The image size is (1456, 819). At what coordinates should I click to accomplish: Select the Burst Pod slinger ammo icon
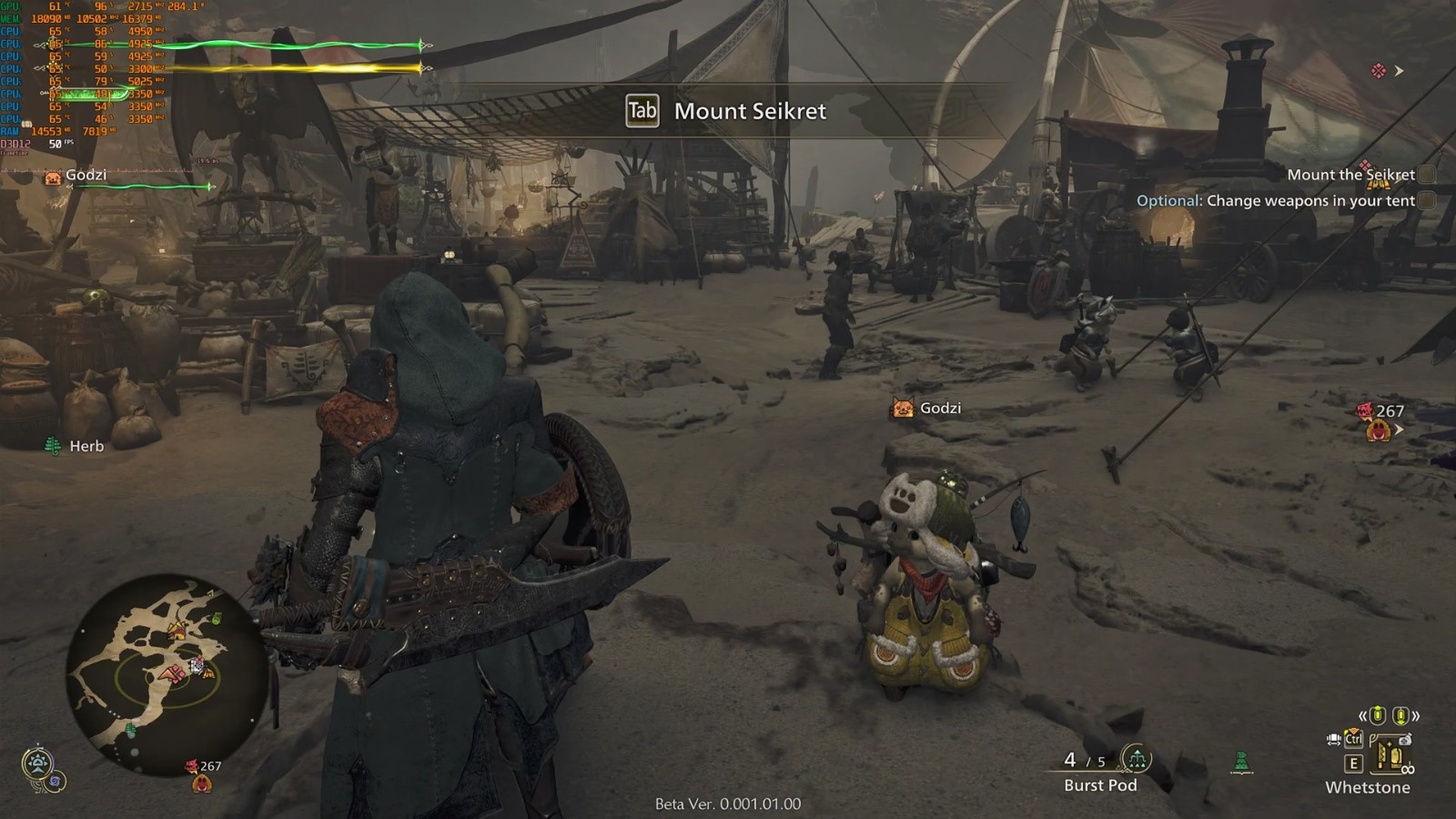1136,757
